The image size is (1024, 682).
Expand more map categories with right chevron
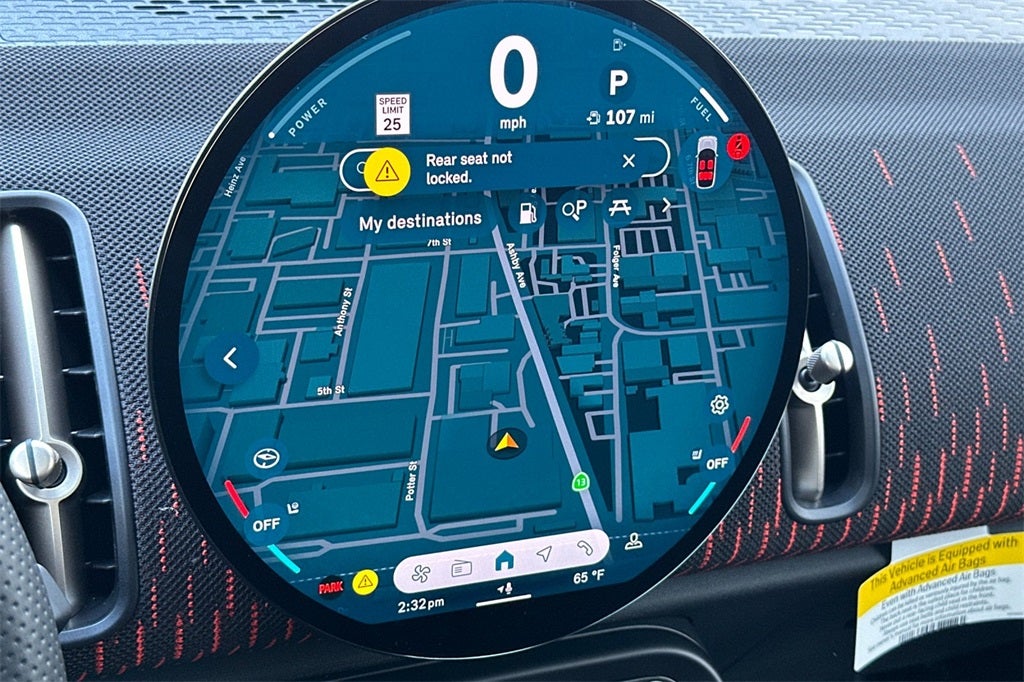pos(666,205)
